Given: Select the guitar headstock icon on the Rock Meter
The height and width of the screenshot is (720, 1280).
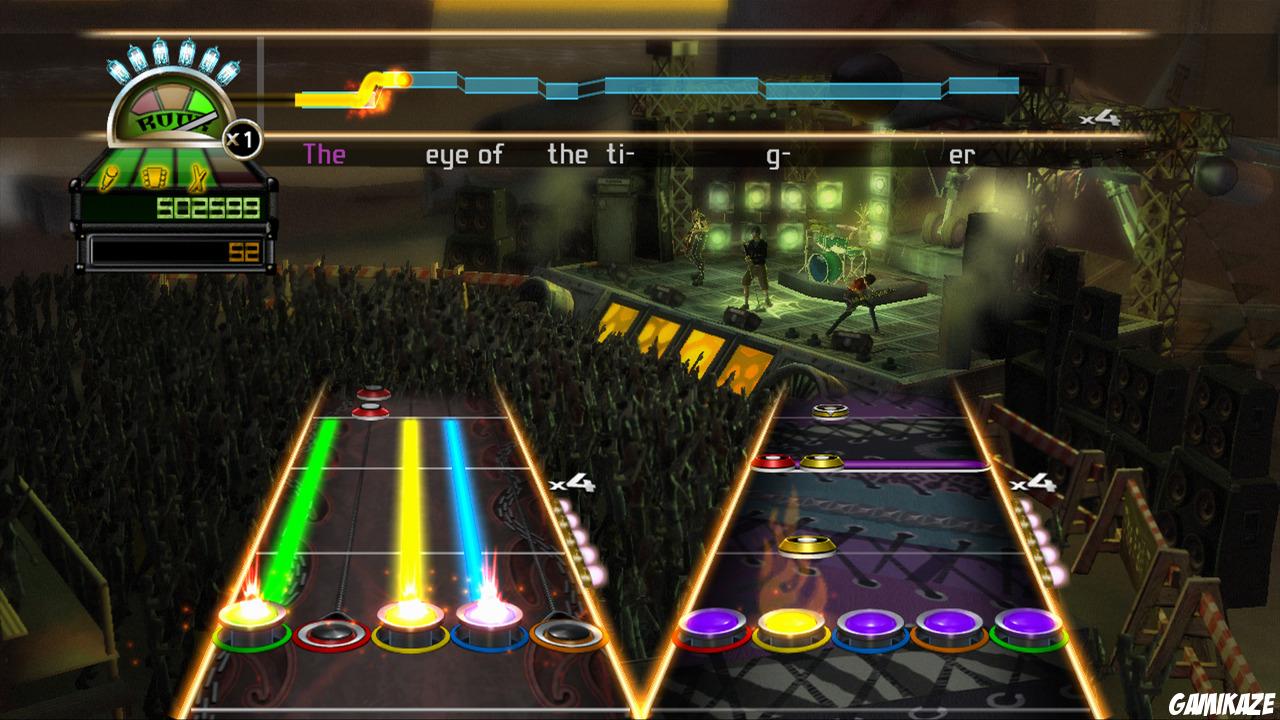Looking at the screenshot, I should (154, 176).
